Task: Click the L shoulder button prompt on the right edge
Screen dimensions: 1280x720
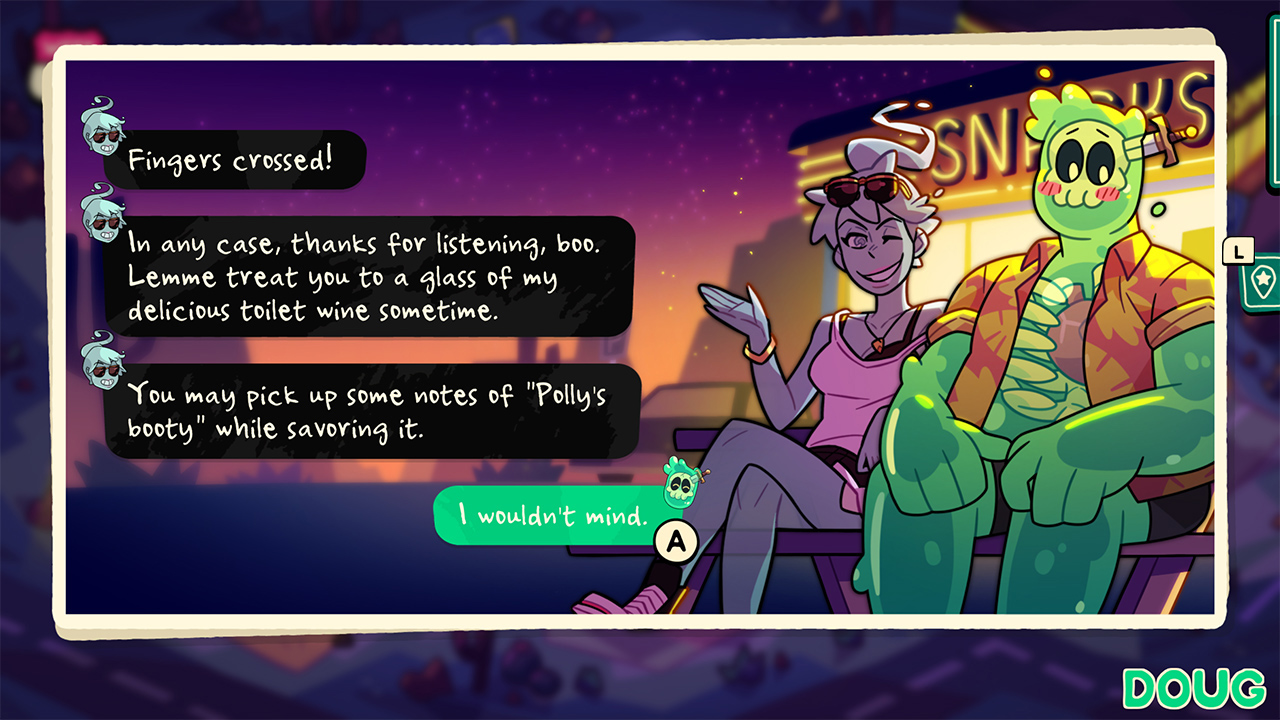Action: pyautogui.click(x=1237, y=251)
